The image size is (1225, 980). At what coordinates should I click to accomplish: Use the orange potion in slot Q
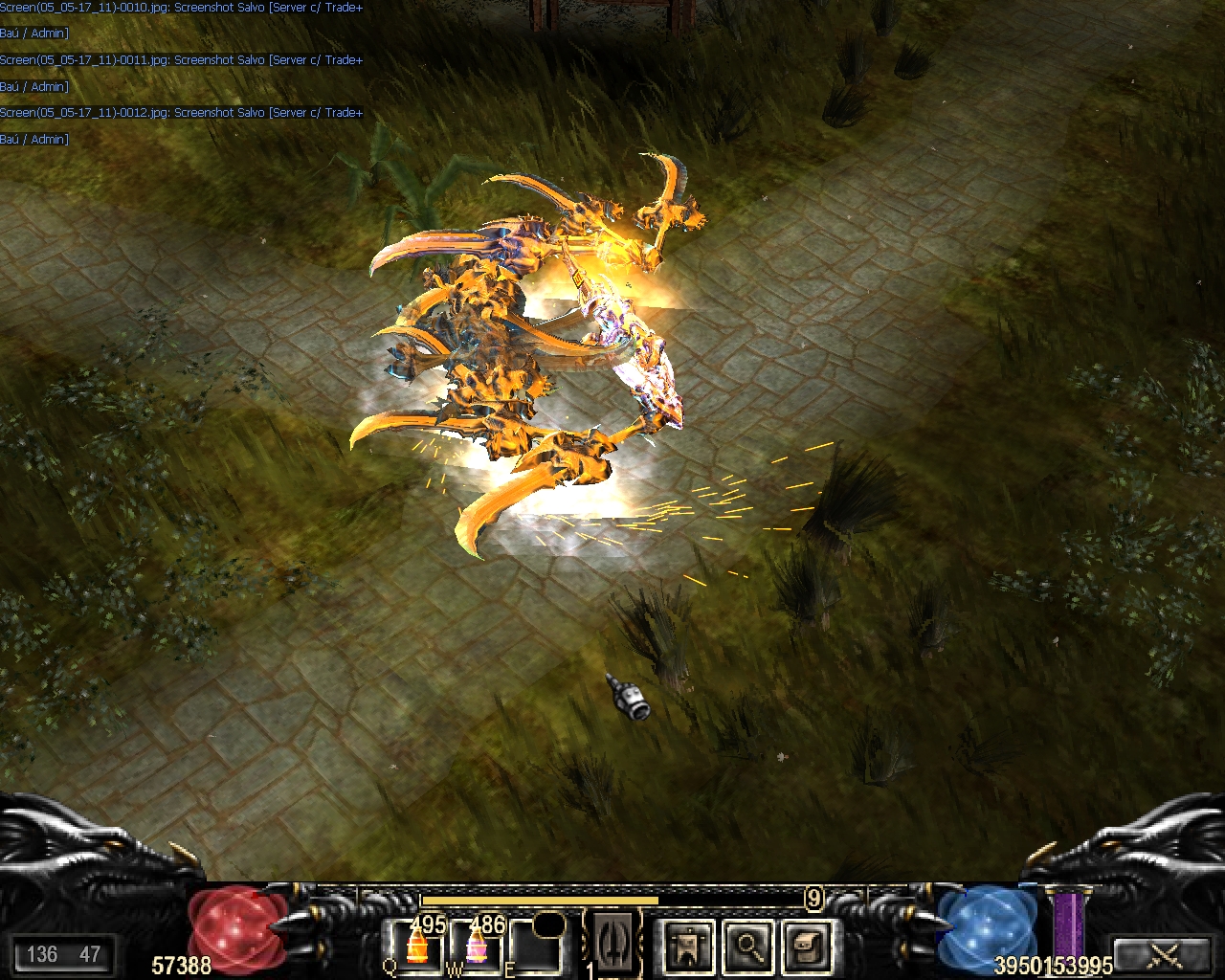pos(415,947)
